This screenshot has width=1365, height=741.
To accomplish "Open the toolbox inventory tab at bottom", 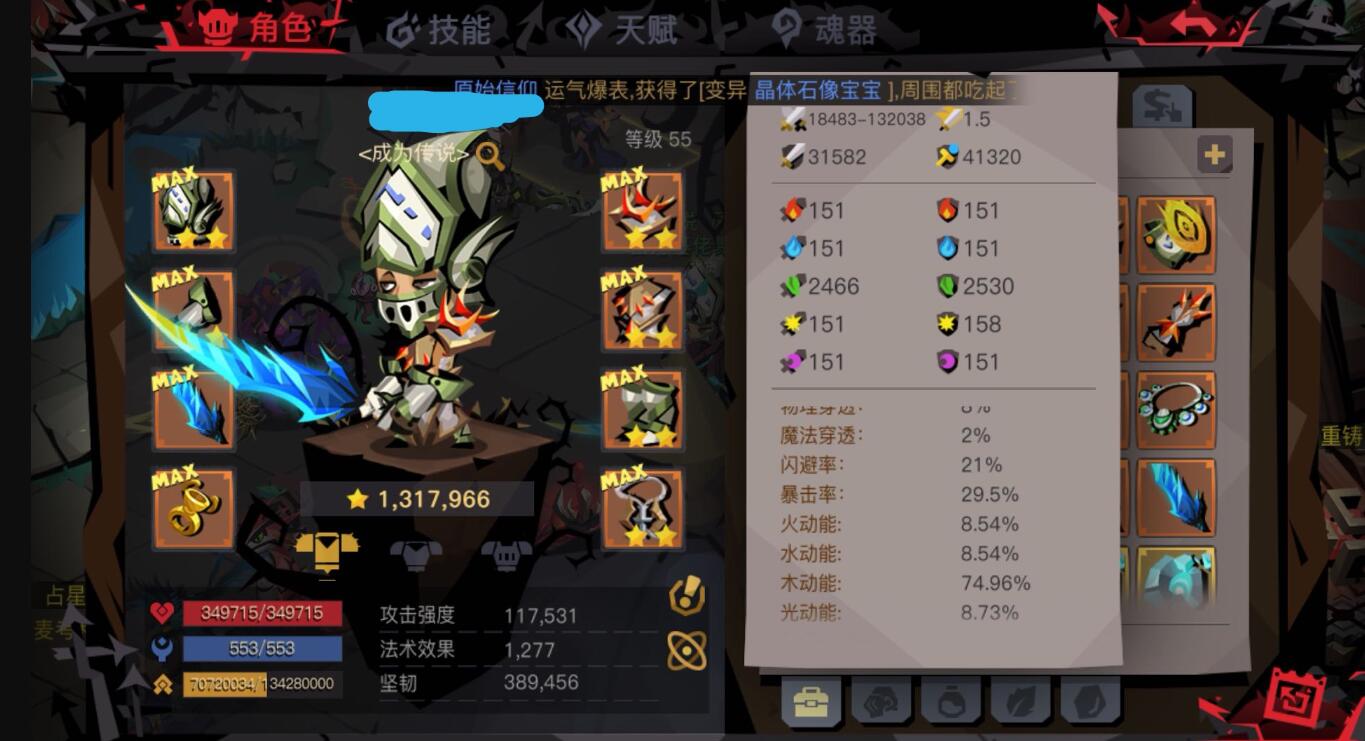I will pos(809,703).
